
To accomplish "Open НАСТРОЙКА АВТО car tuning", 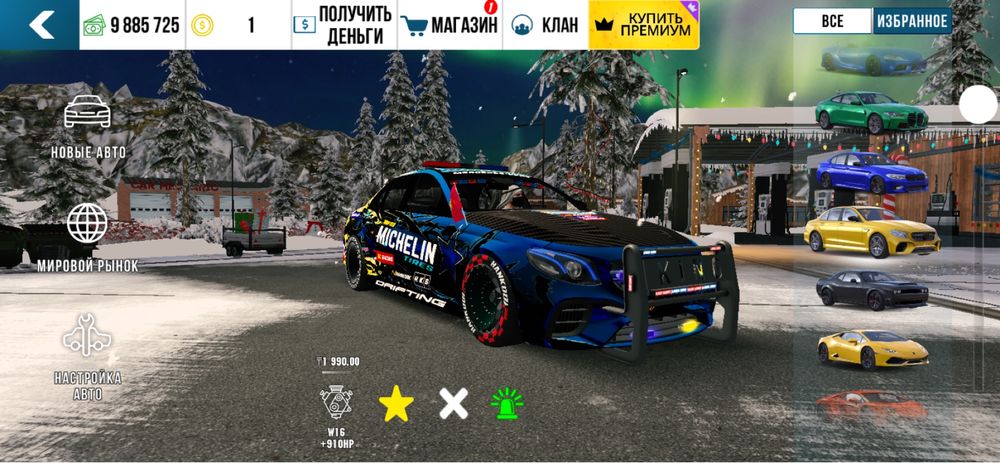I will [x=88, y=355].
